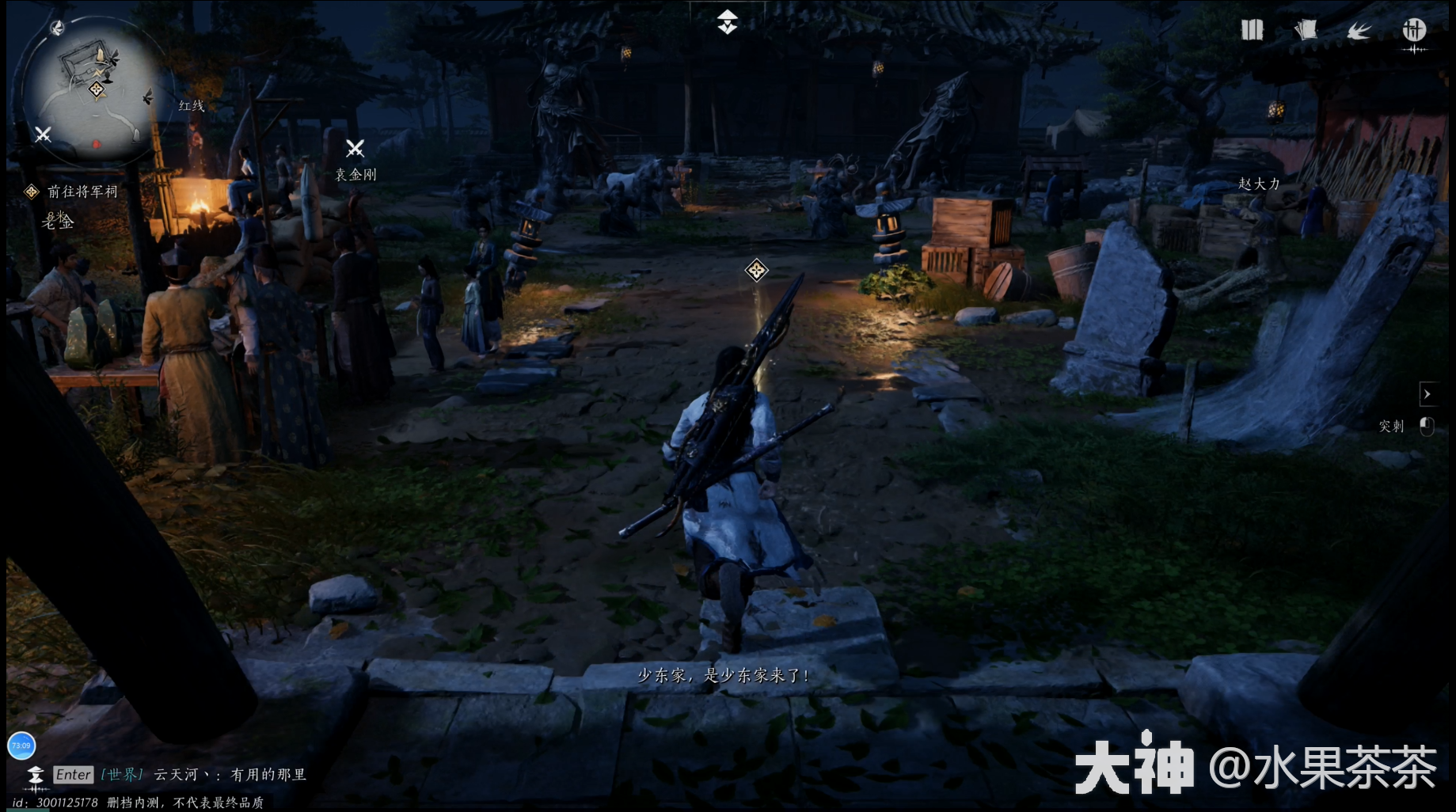Click the crossed swords marker on minimap edge
This screenshot has width=1456, height=812.
click(43, 135)
